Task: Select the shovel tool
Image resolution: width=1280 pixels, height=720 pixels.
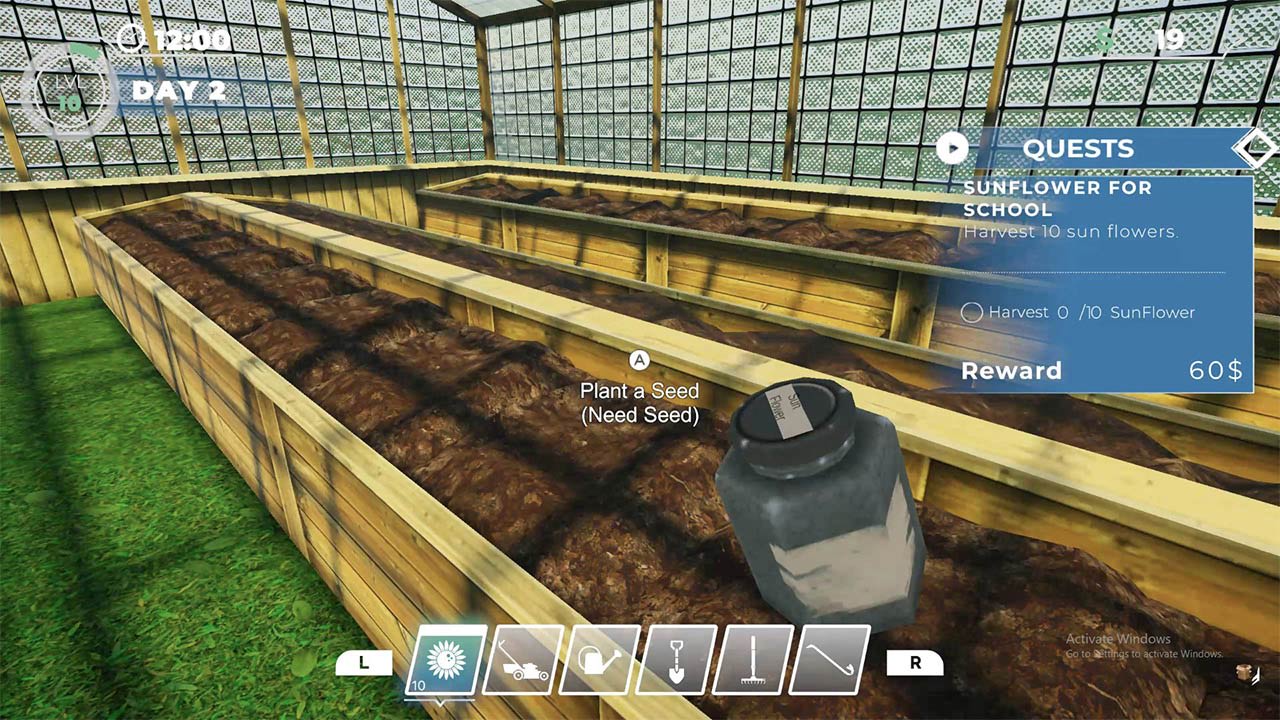Action: click(x=672, y=662)
